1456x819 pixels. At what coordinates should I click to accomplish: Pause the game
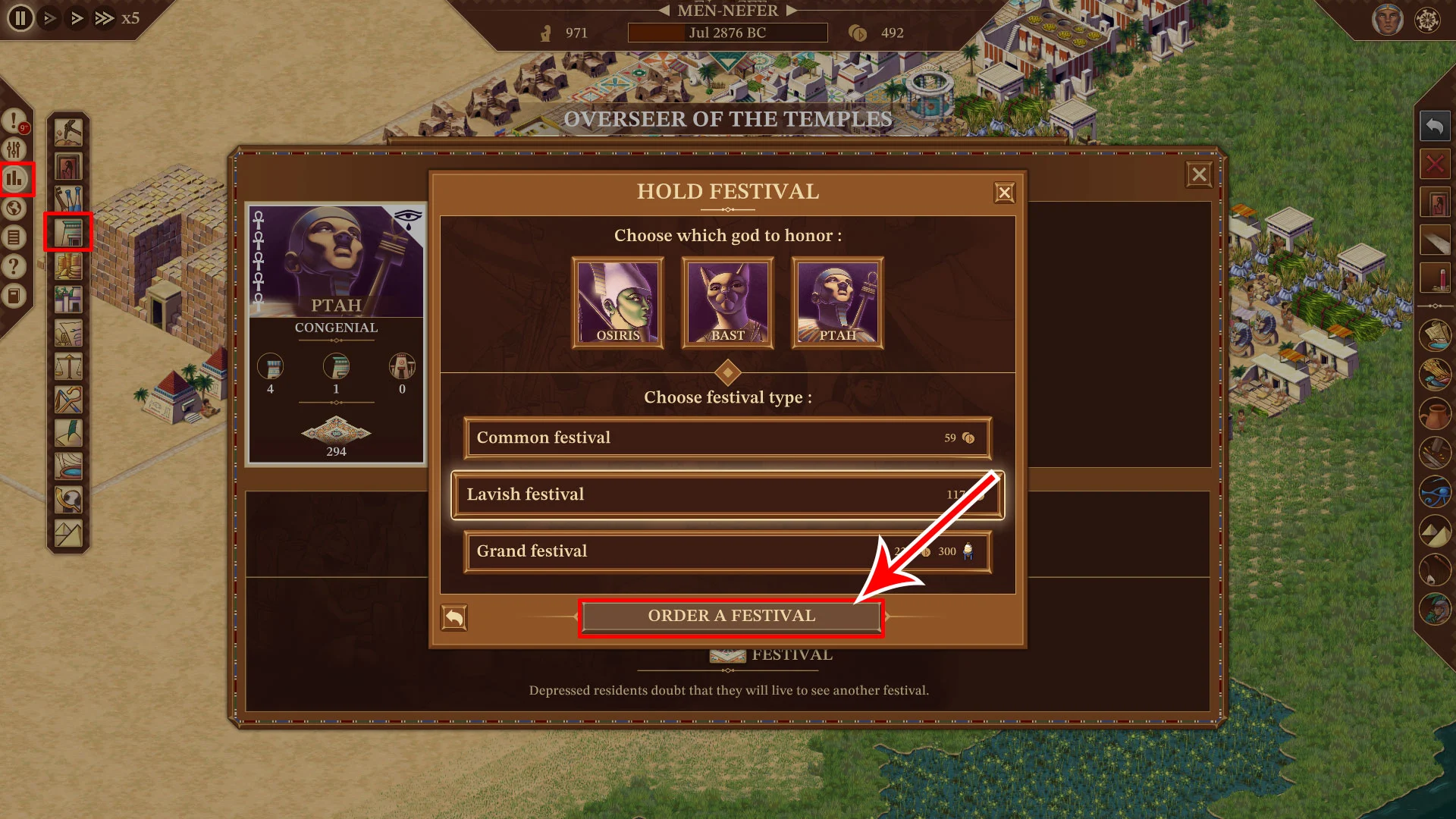[x=20, y=18]
